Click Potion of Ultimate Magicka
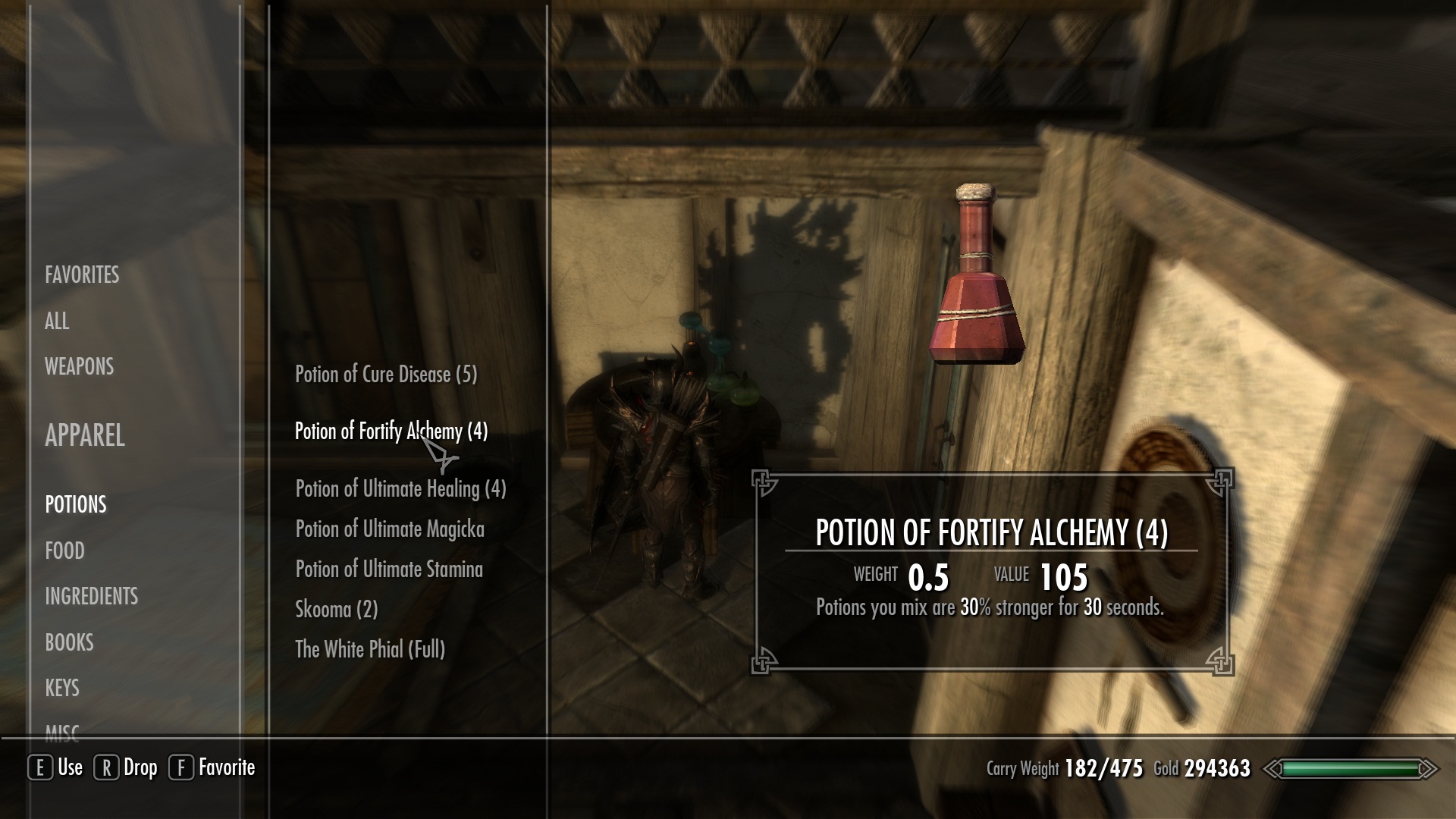 390,529
